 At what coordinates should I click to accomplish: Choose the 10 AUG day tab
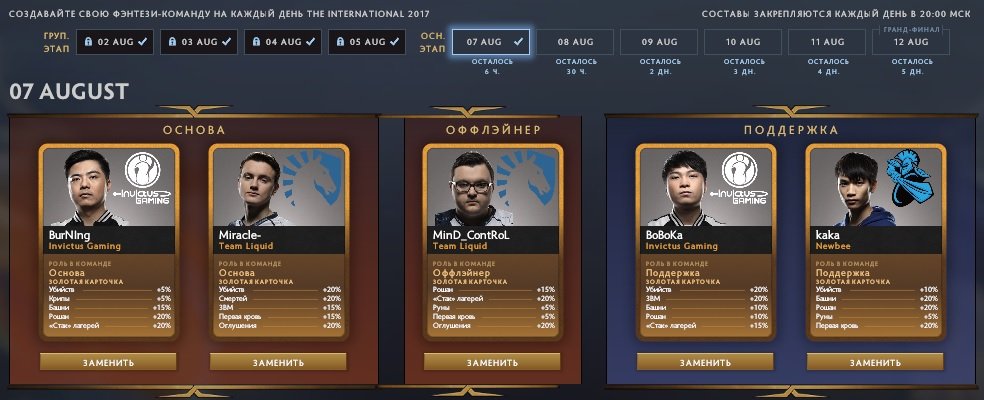click(744, 42)
